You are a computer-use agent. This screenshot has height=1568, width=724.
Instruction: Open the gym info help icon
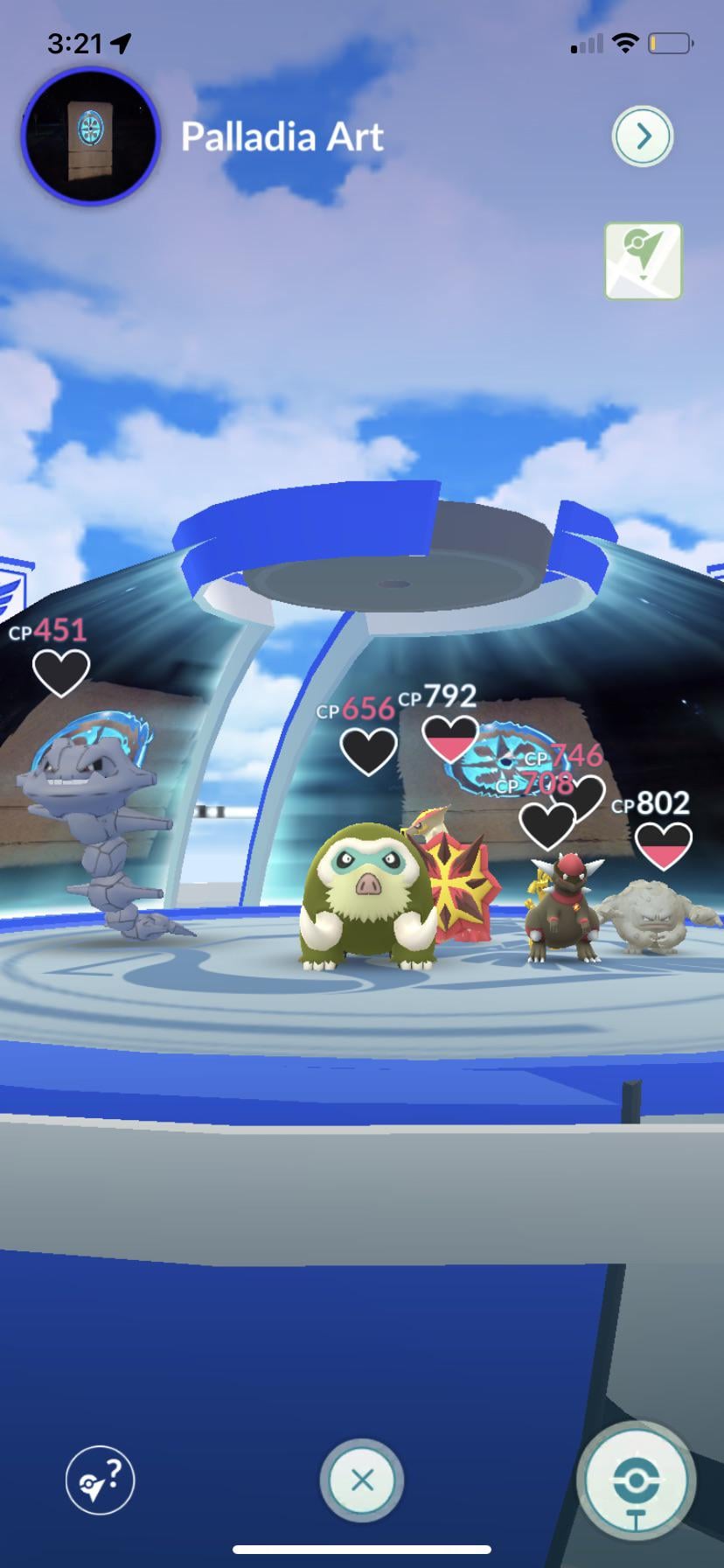pyautogui.click(x=101, y=1480)
